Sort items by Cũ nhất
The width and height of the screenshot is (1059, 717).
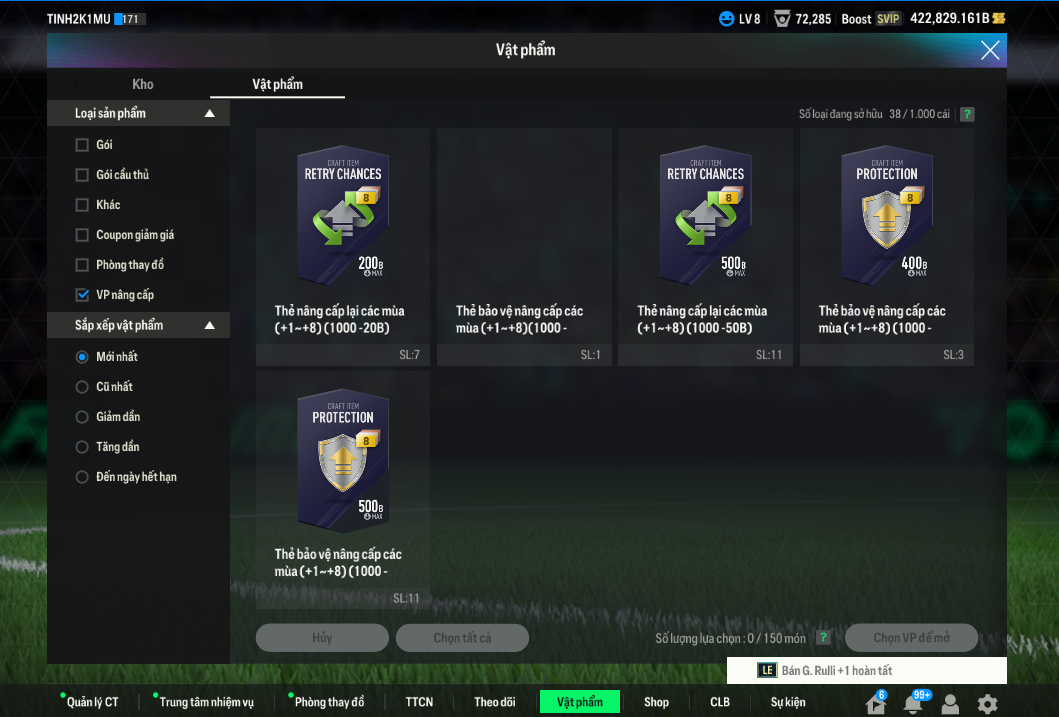[x=82, y=387]
